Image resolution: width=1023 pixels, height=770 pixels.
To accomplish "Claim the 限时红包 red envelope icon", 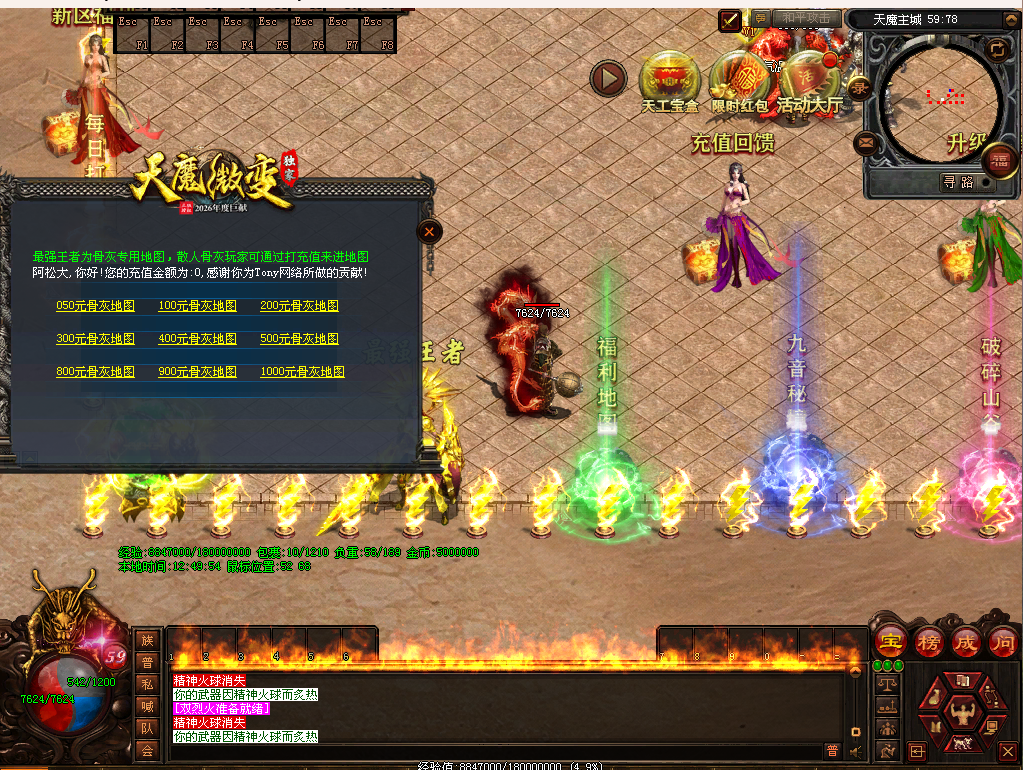I will pyautogui.click(x=739, y=78).
